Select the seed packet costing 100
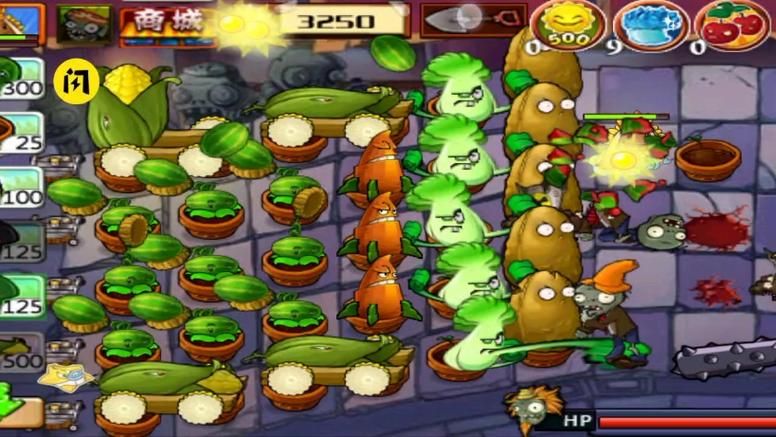The image size is (776, 437). [x=20, y=187]
